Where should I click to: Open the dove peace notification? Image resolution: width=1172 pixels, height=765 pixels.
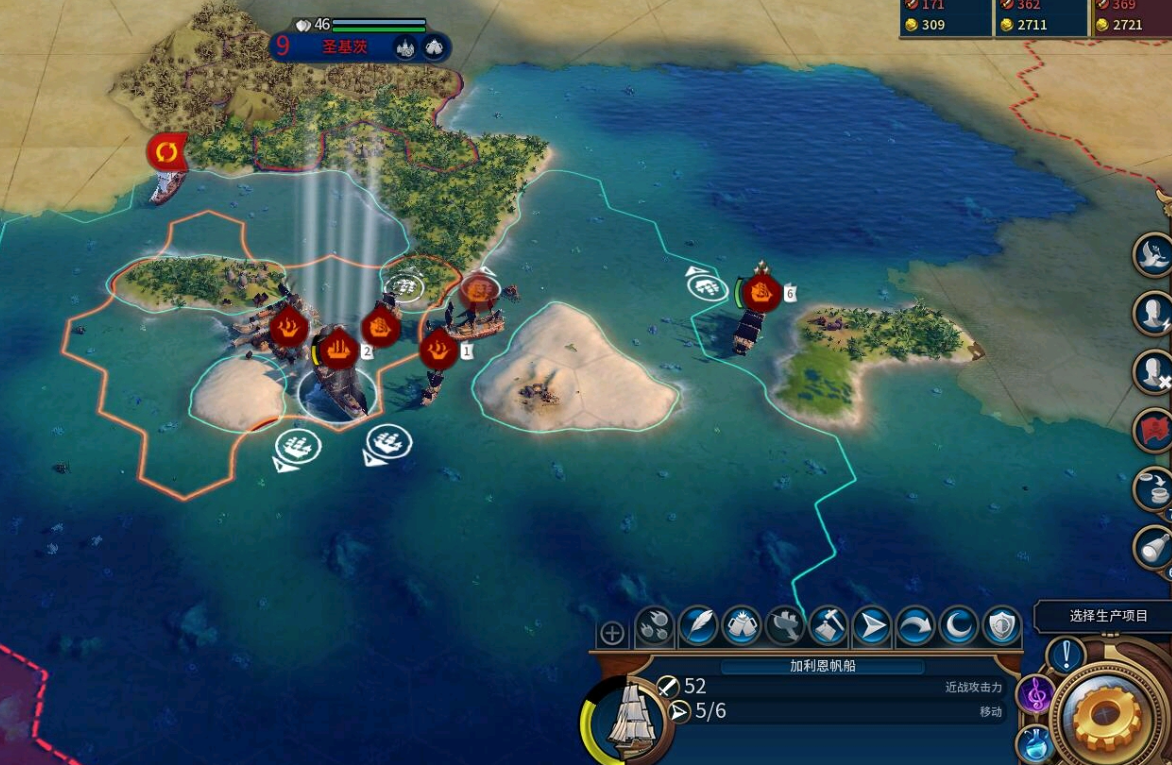[x=1153, y=254]
